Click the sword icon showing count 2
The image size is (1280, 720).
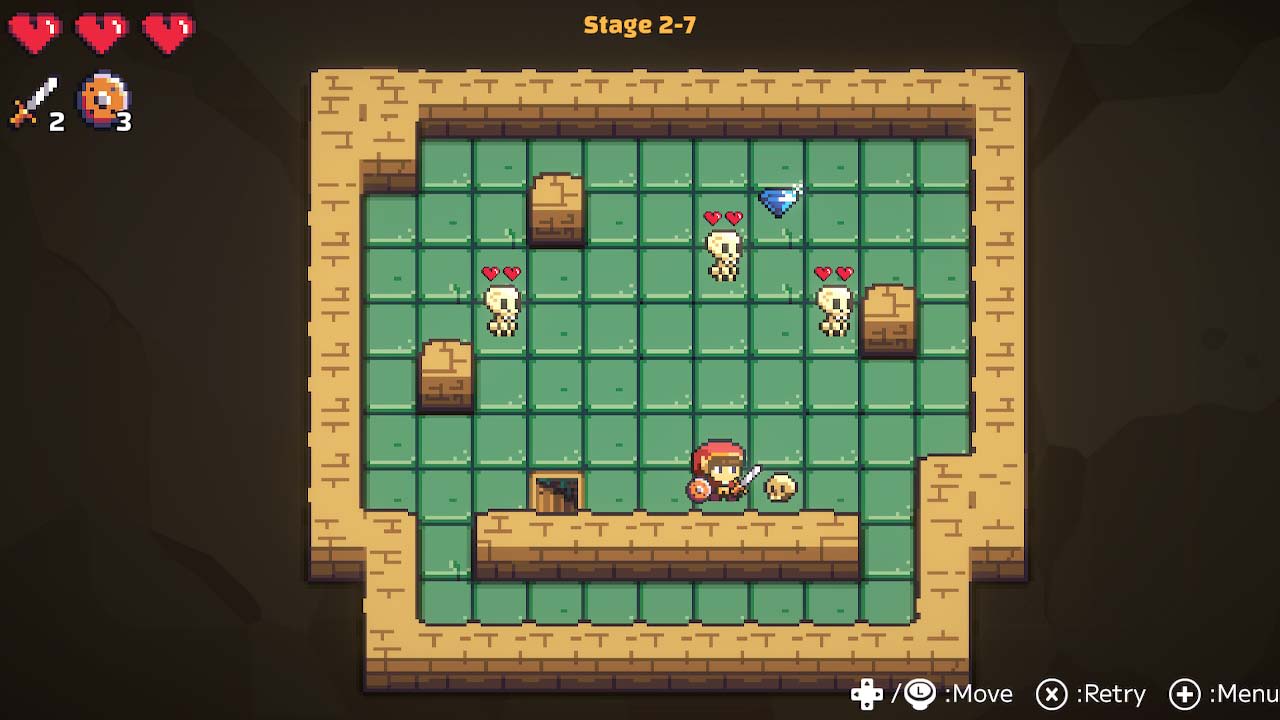[x=32, y=100]
